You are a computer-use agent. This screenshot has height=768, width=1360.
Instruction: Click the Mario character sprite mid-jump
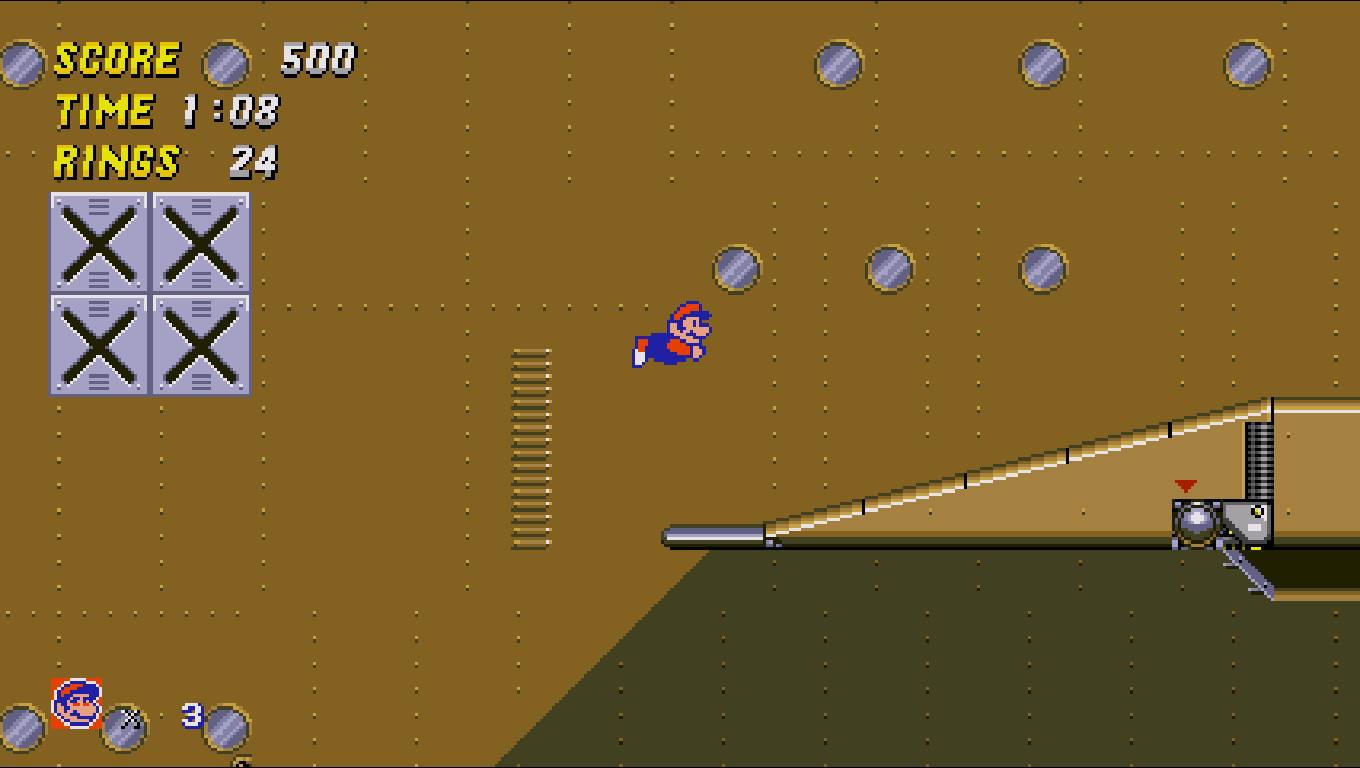[x=672, y=335]
